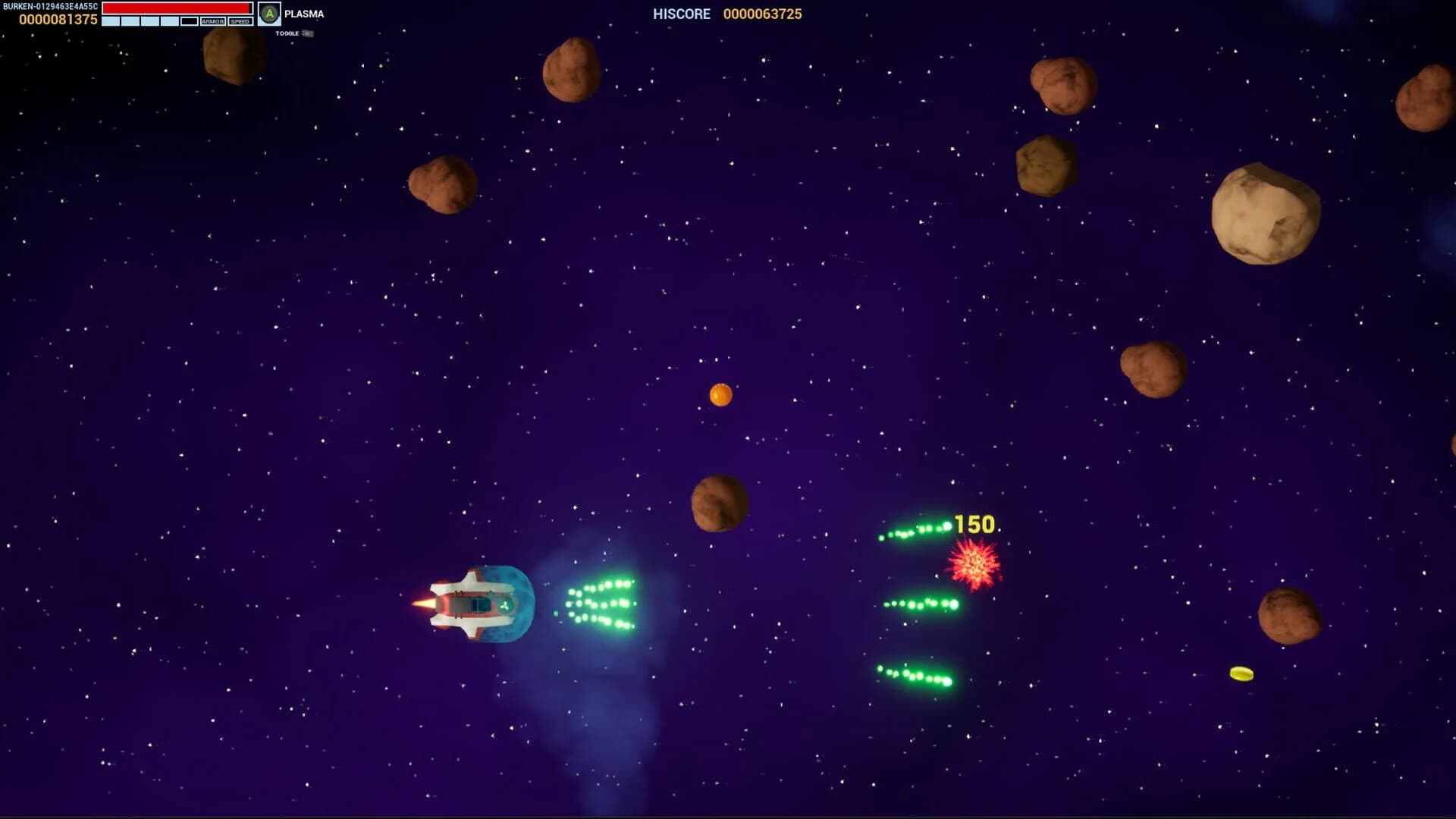The image size is (1456, 819).
Task: Click the player's spaceship with shield bubble
Action: click(x=474, y=604)
